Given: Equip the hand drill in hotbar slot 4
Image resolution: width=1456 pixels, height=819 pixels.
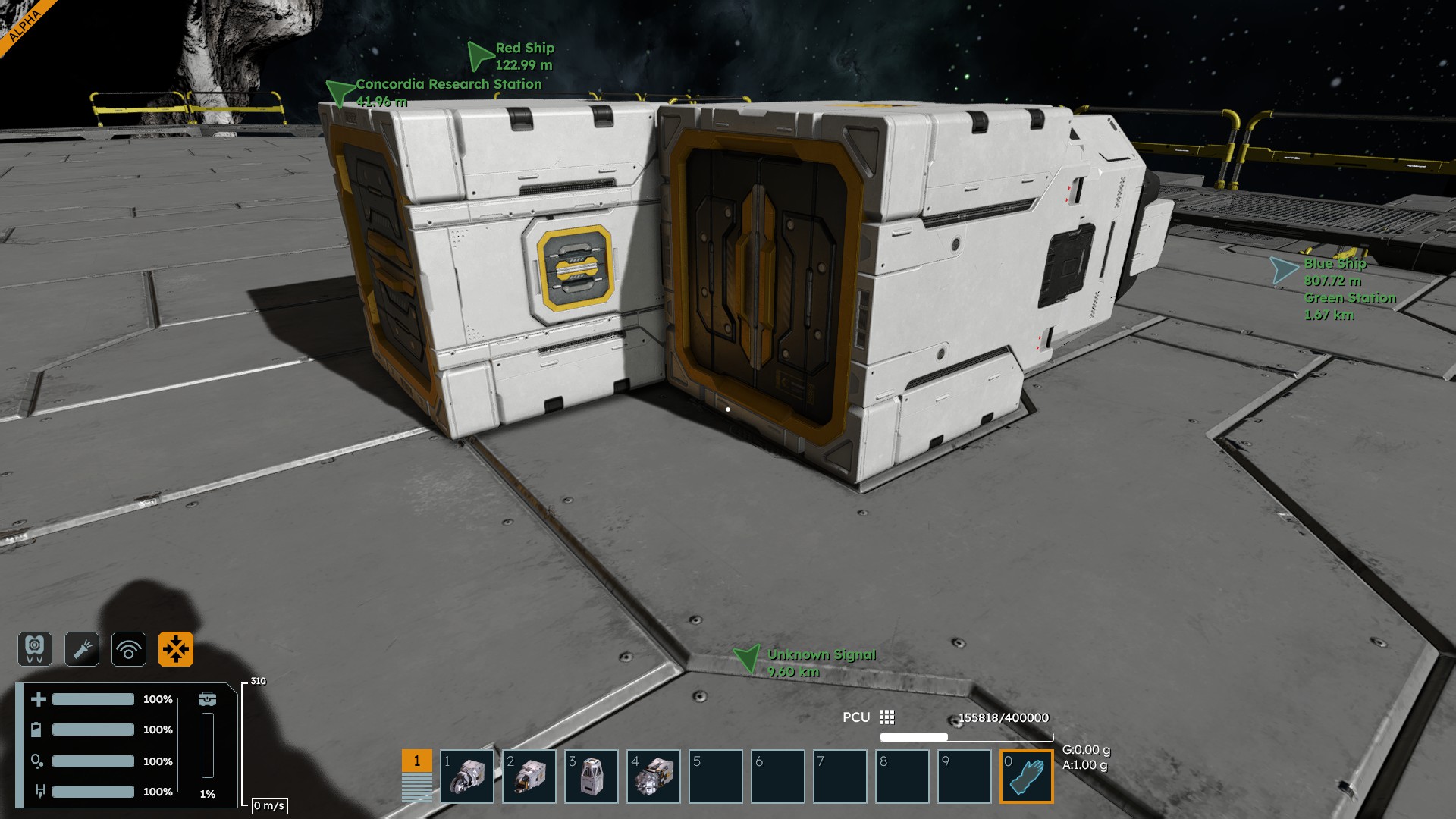Looking at the screenshot, I should 654,777.
